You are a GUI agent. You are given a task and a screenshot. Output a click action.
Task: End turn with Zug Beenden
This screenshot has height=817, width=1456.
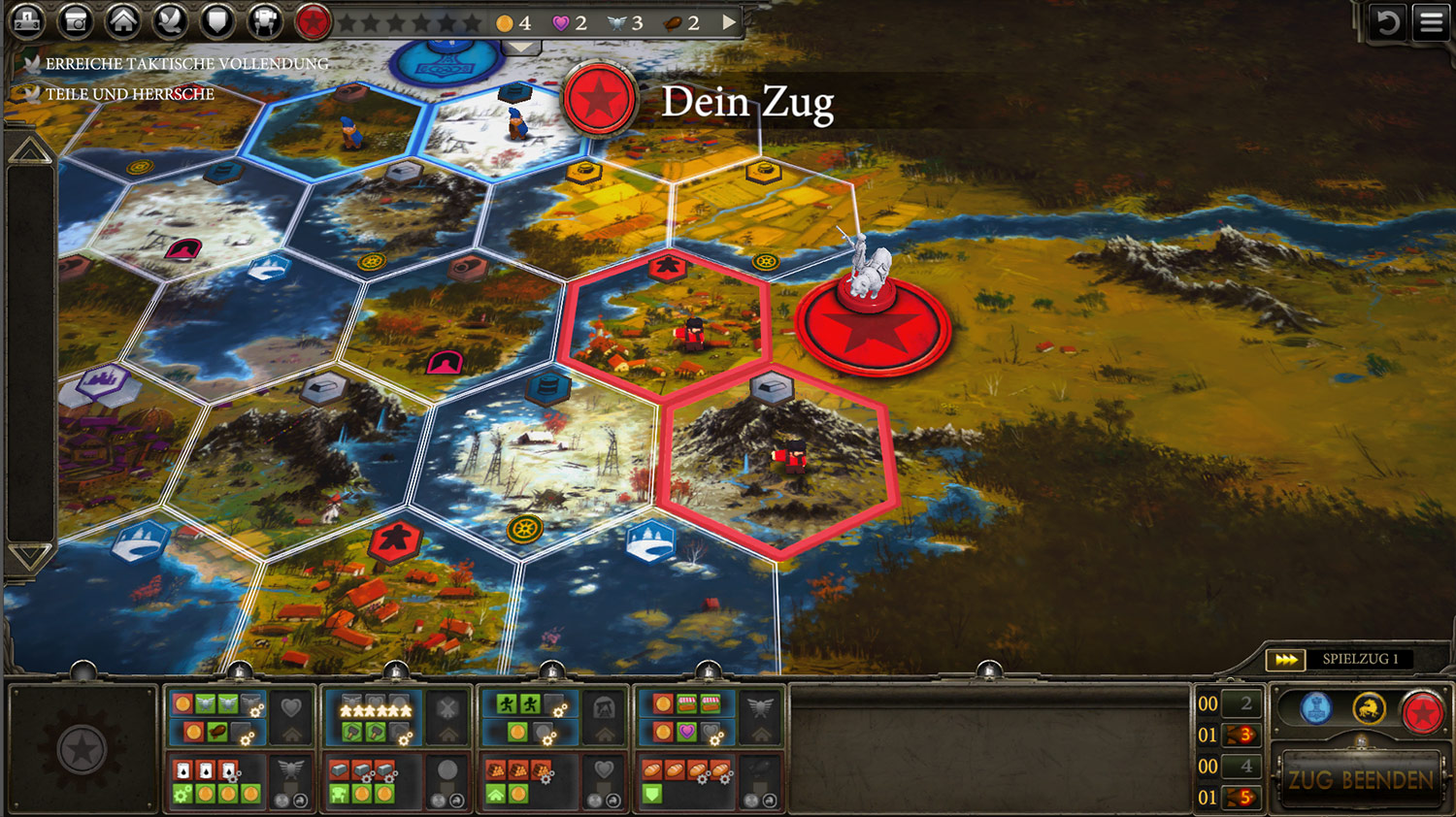1360,780
